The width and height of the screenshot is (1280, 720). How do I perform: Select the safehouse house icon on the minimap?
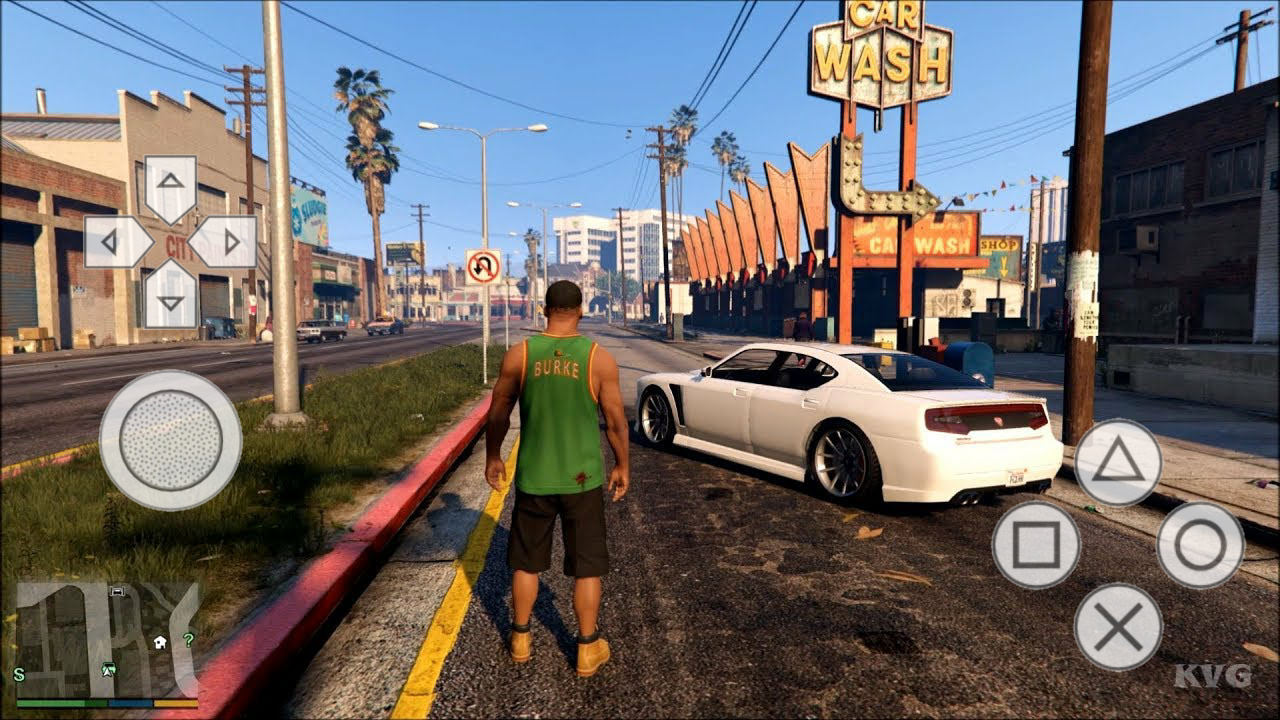[160, 641]
